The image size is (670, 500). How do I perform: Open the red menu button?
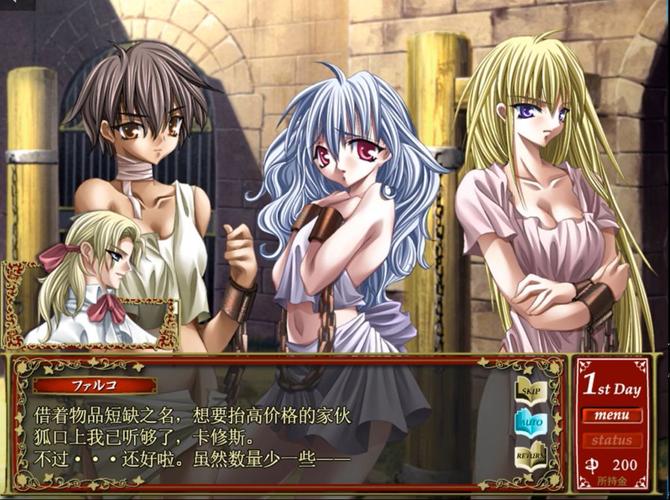611,415
